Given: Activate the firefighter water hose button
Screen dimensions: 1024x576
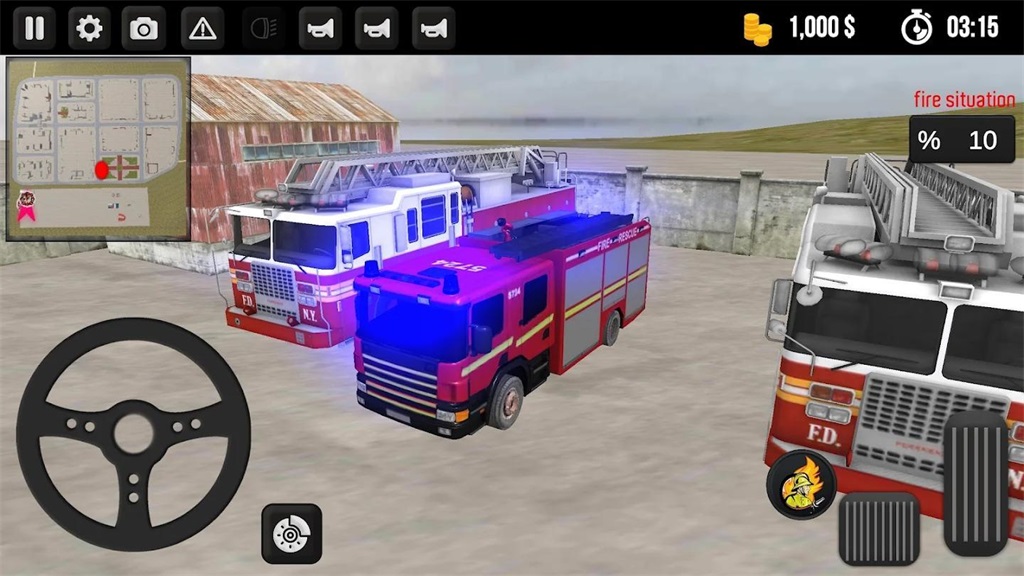Looking at the screenshot, I should pos(800,486).
